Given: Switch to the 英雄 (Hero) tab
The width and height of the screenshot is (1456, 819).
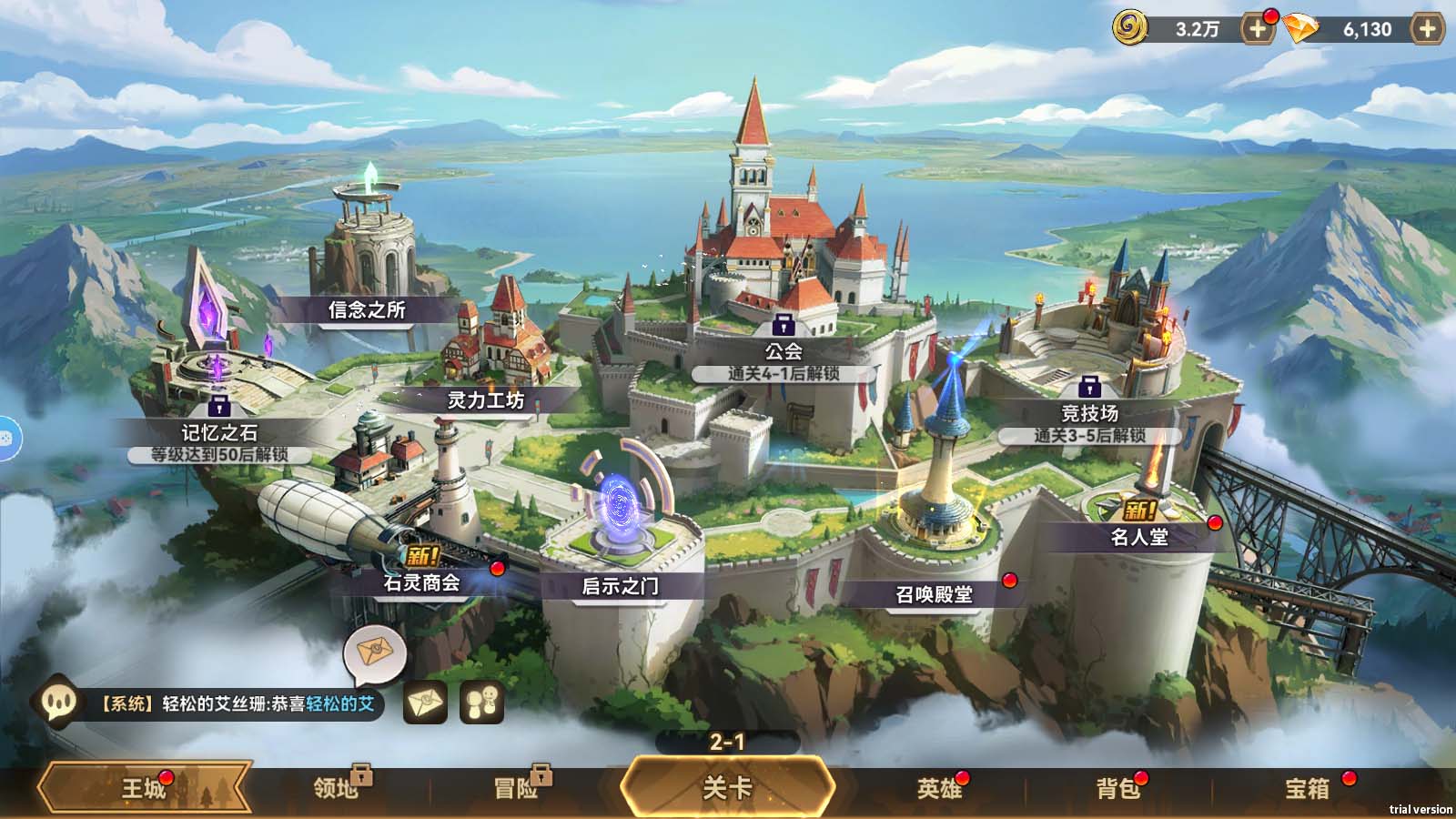Looking at the screenshot, I should (939, 790).
